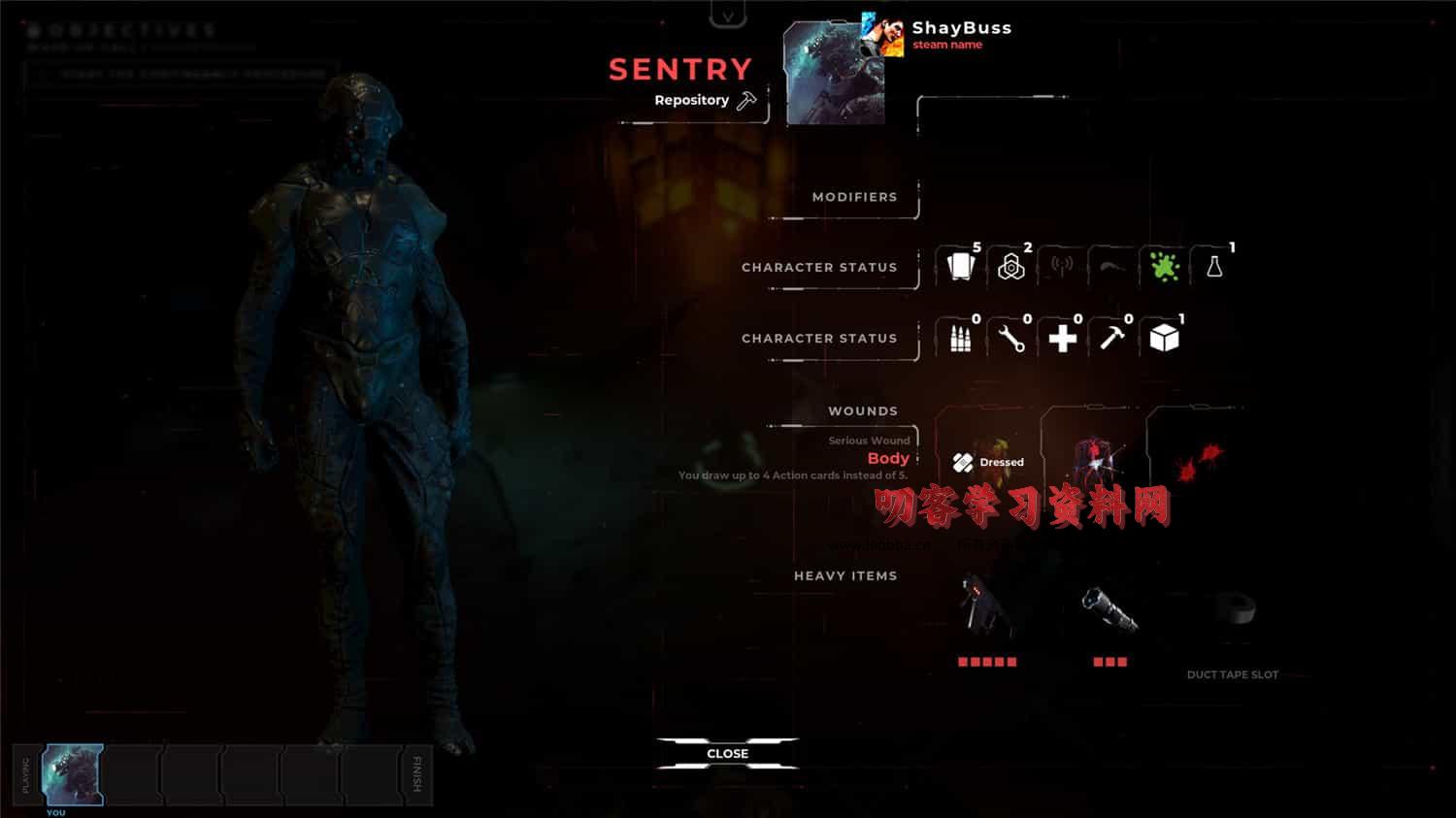Click the Repository hammer icon
Image resolution: width=1456 pixels, height=818 pixels.
pyautogui.click(x=746, y=100)
